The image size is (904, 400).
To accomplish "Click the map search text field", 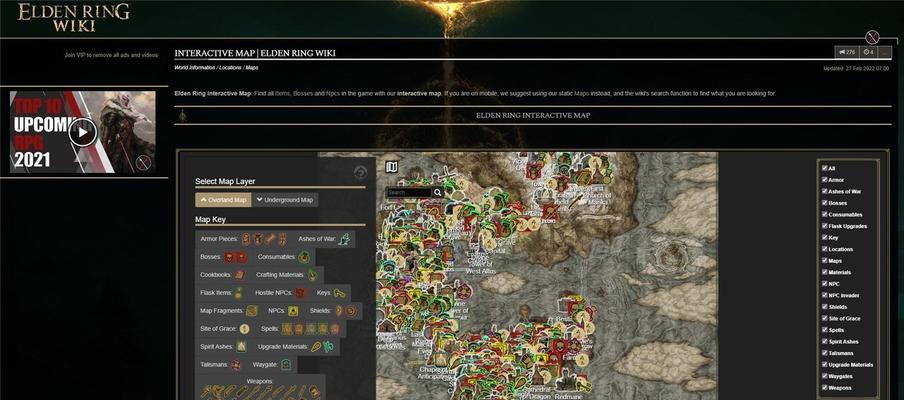I will point(408,192).
